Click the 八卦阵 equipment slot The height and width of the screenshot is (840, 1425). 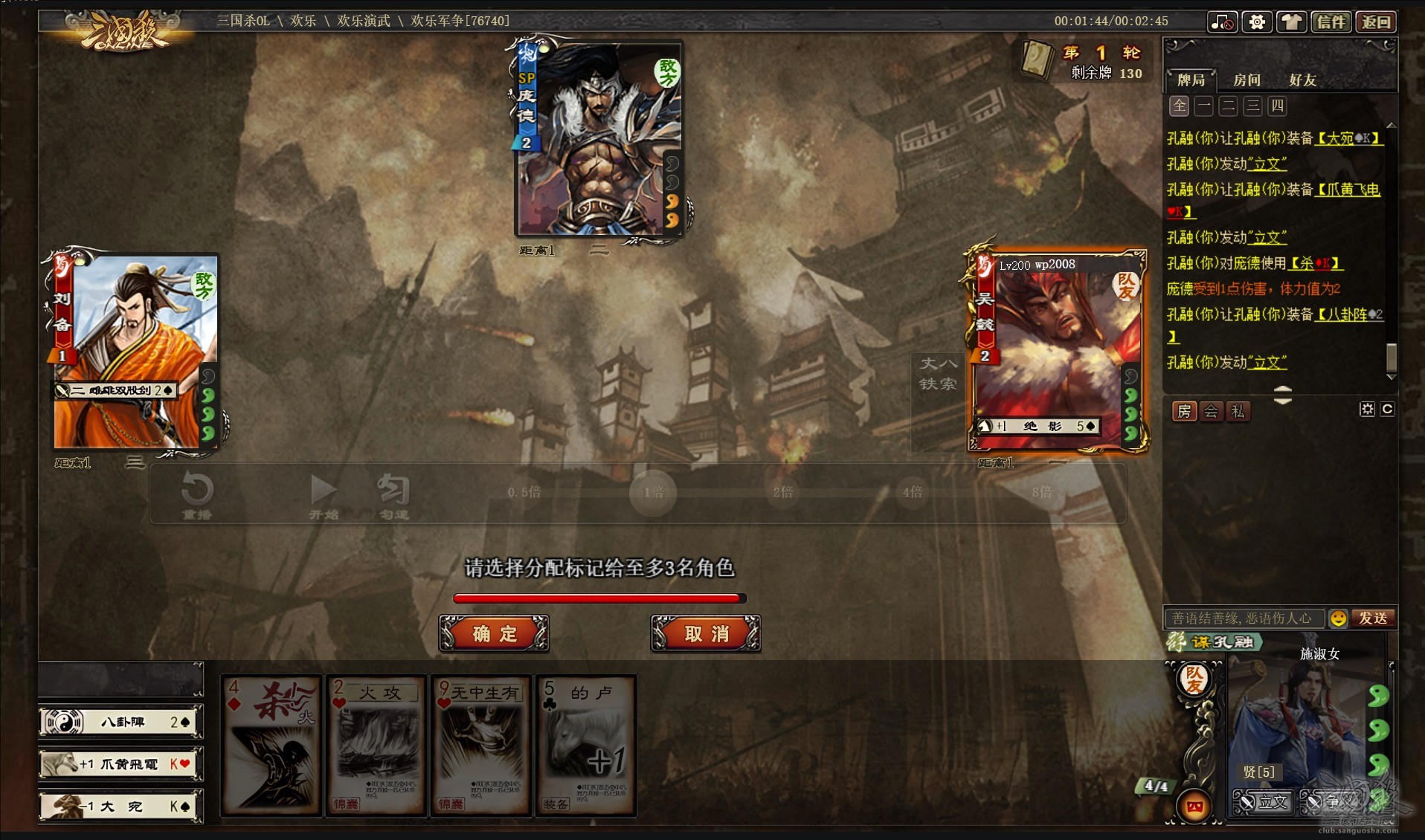coord(120,722)
